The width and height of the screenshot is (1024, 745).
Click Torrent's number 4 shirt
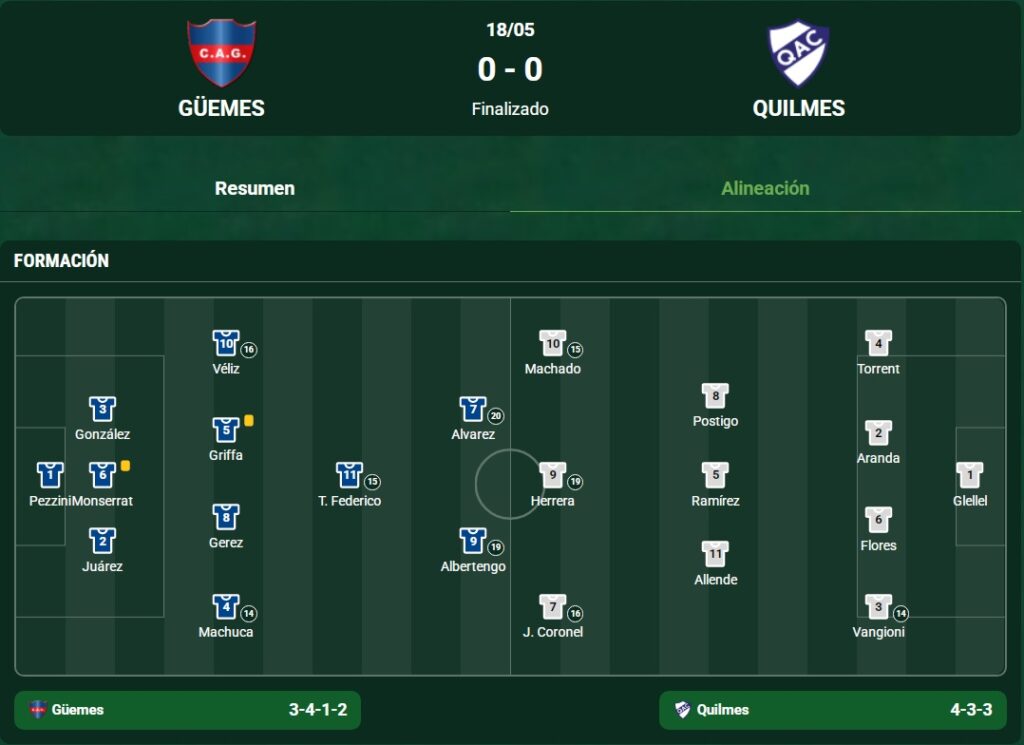pyautogui.click(x=878, y=343)
